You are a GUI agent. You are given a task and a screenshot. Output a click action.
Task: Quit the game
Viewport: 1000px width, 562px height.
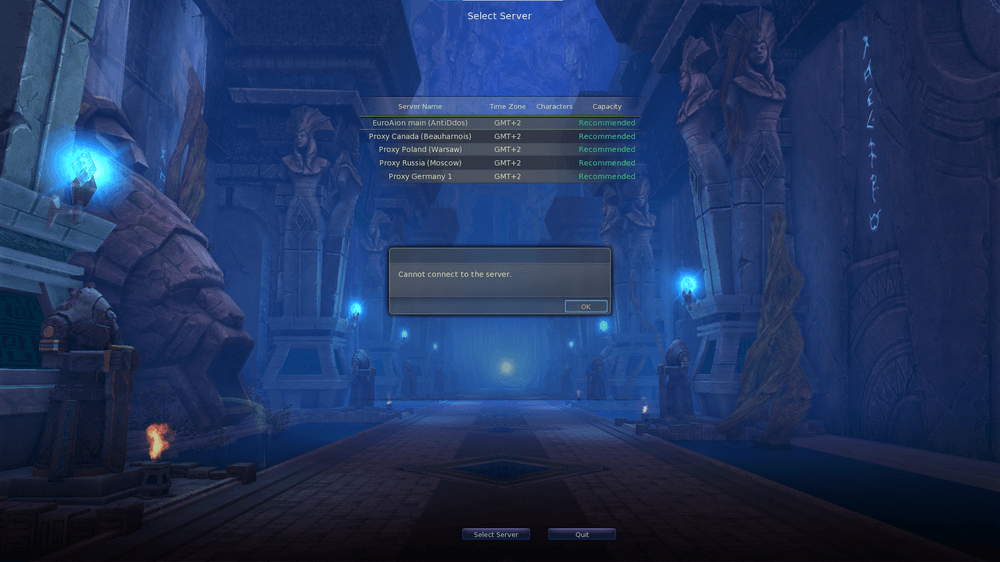click(x=582, y=535)
